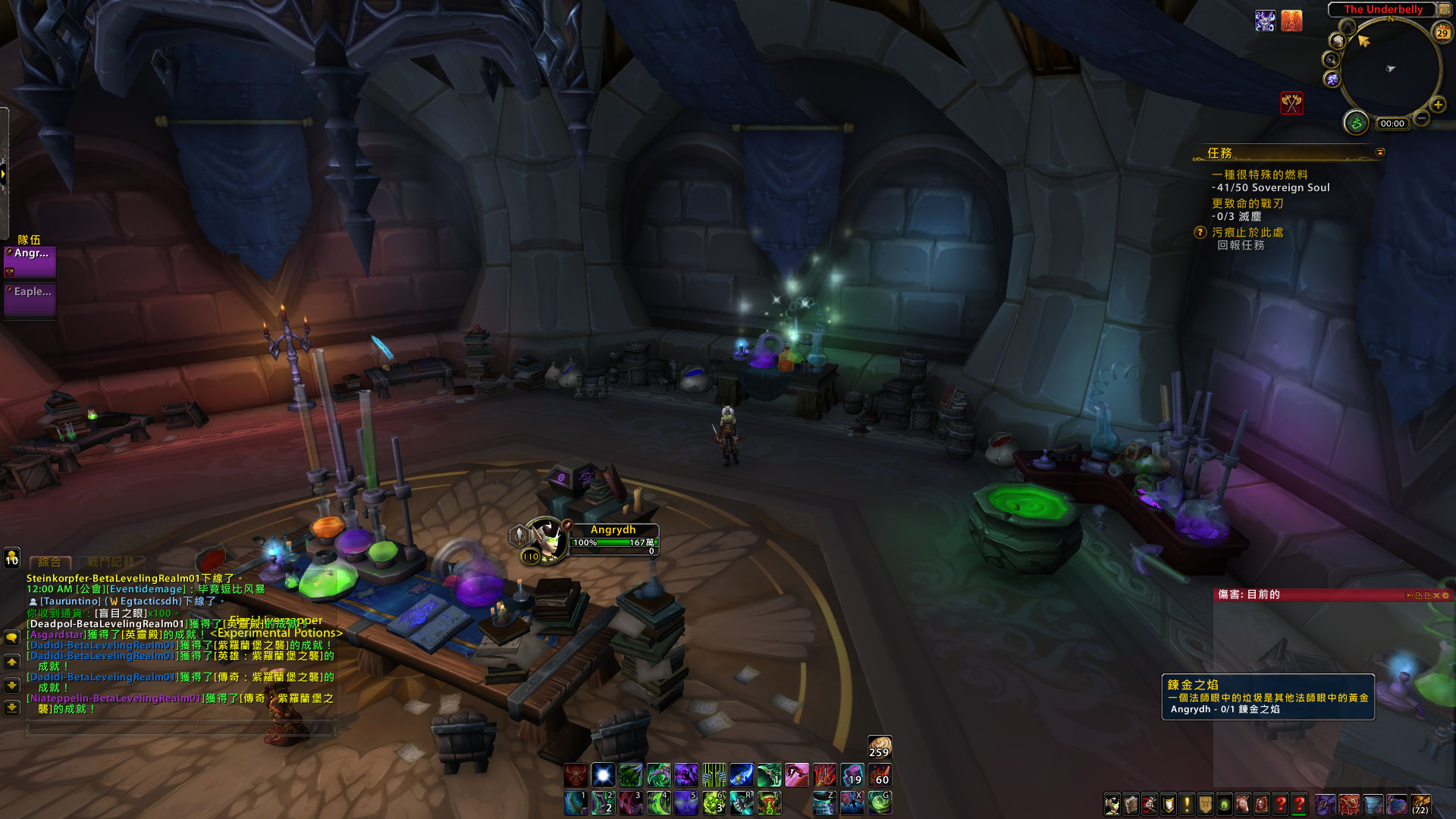Image resolution: width=1456 pixels, height=819 pixels.
Task: Click the minimap tracking magnifier button
Action: pos(1331,59)
